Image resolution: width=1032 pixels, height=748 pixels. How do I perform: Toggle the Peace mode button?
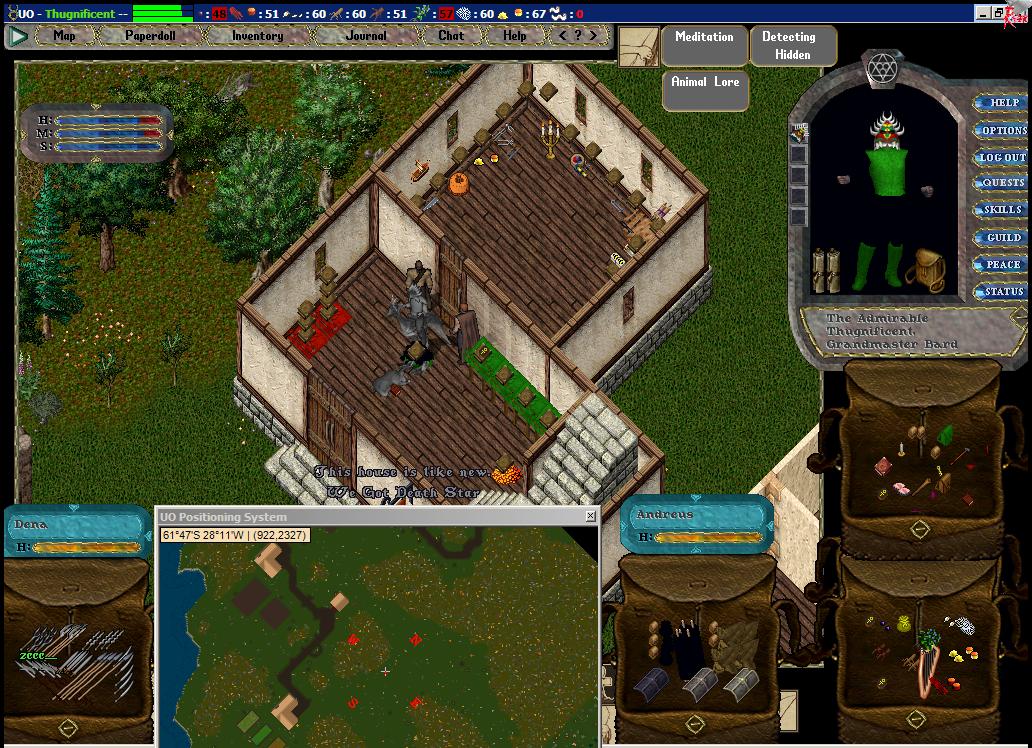(1002, 265)
